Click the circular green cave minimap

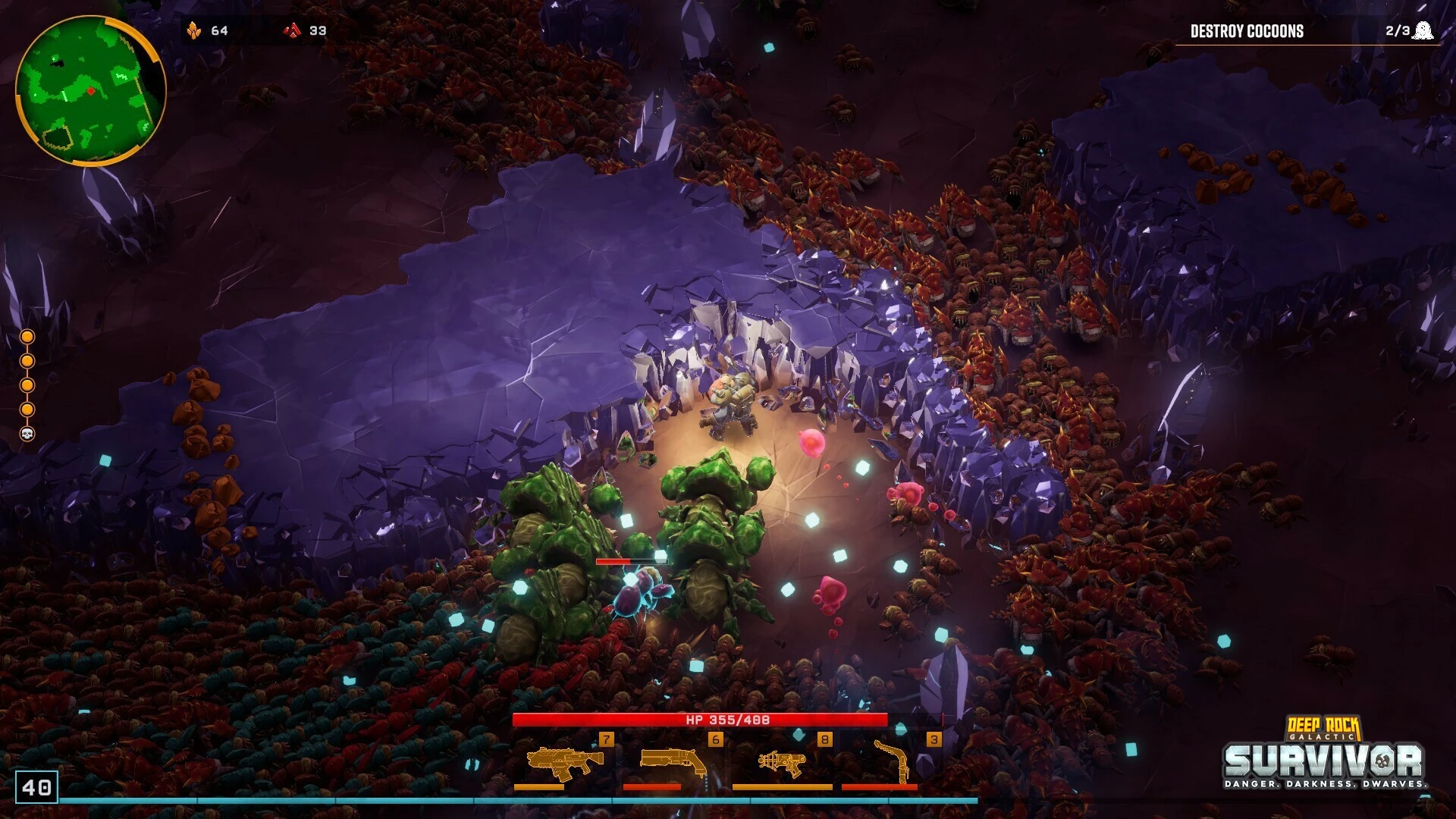coord(89,89)
